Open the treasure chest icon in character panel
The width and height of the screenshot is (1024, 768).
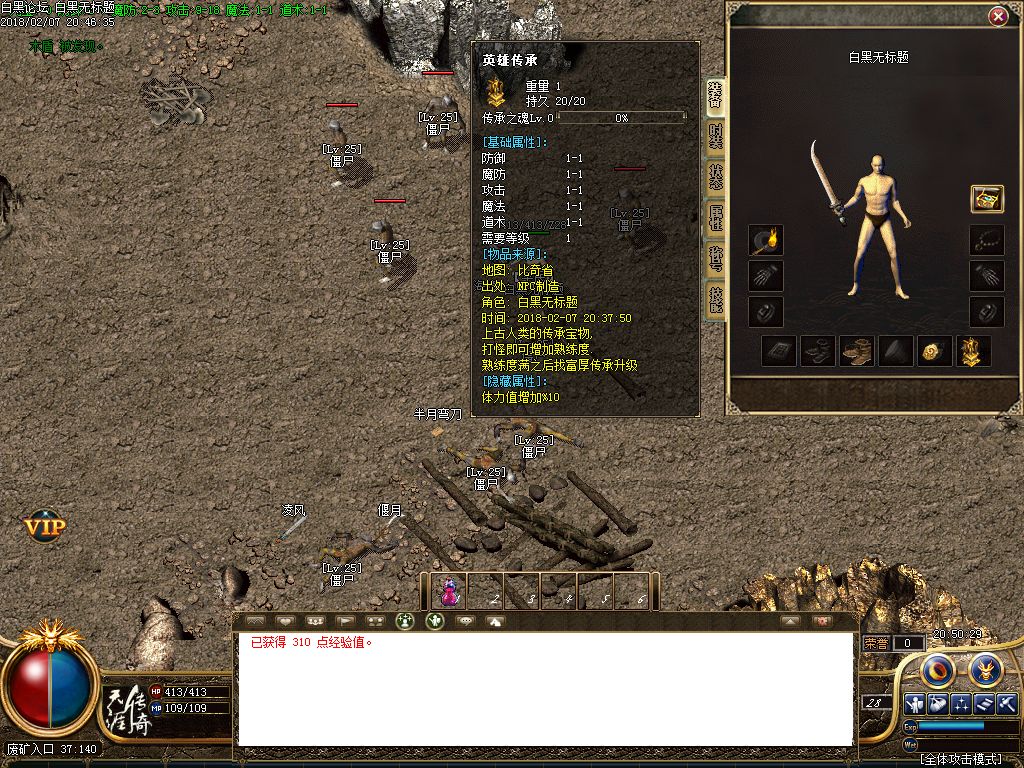tap(987, 198)
